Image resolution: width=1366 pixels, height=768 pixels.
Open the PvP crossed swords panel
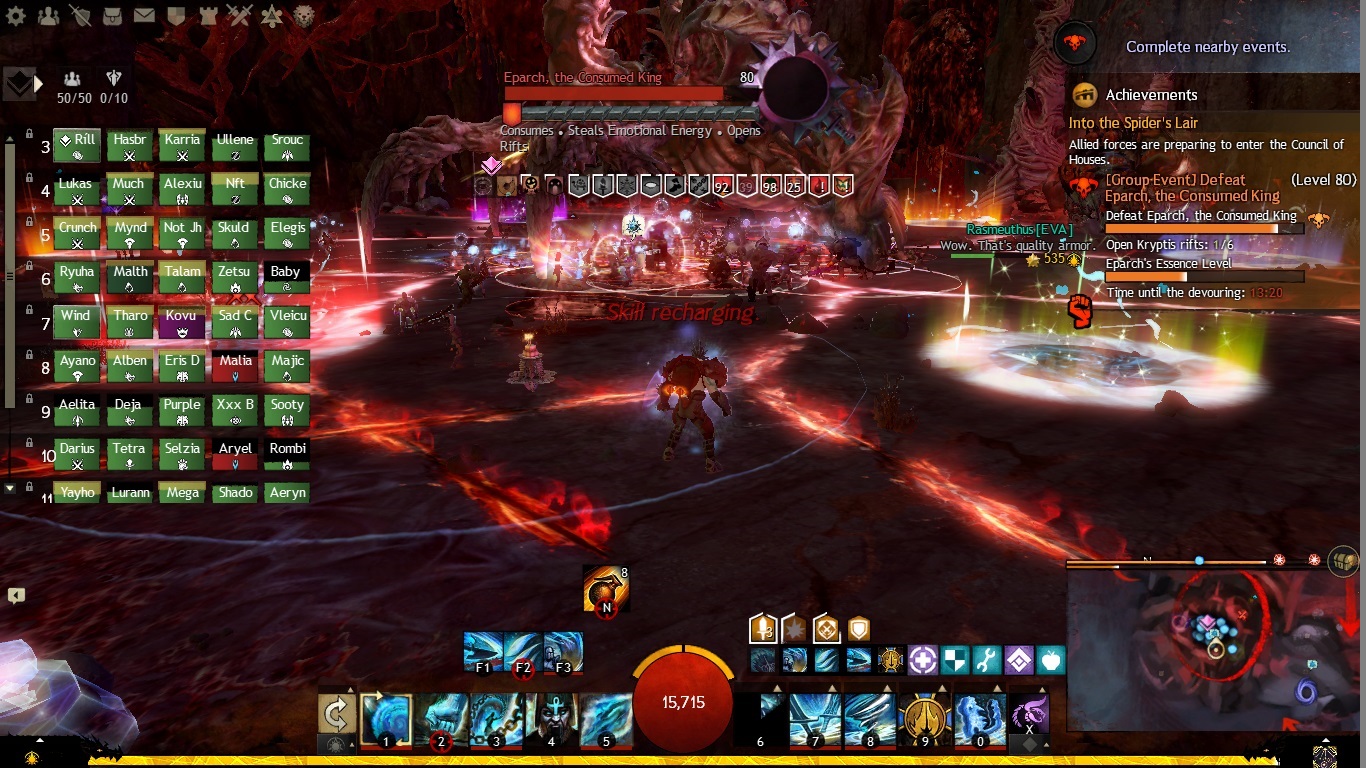[x=239, y=16]
